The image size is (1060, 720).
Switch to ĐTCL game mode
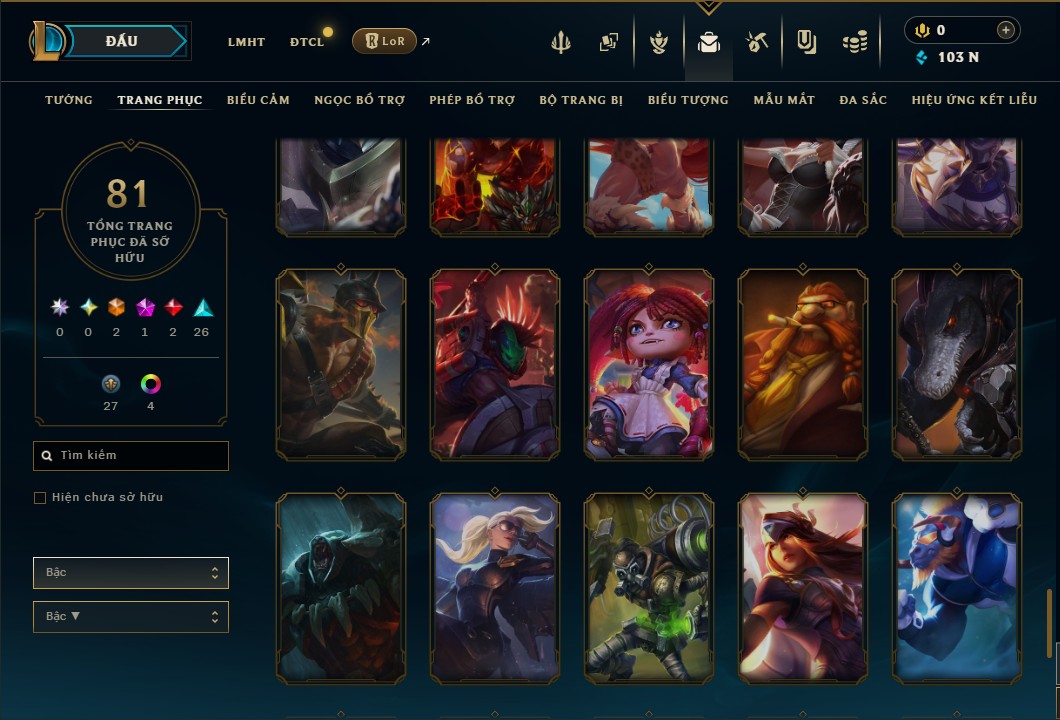pos(307,42)
